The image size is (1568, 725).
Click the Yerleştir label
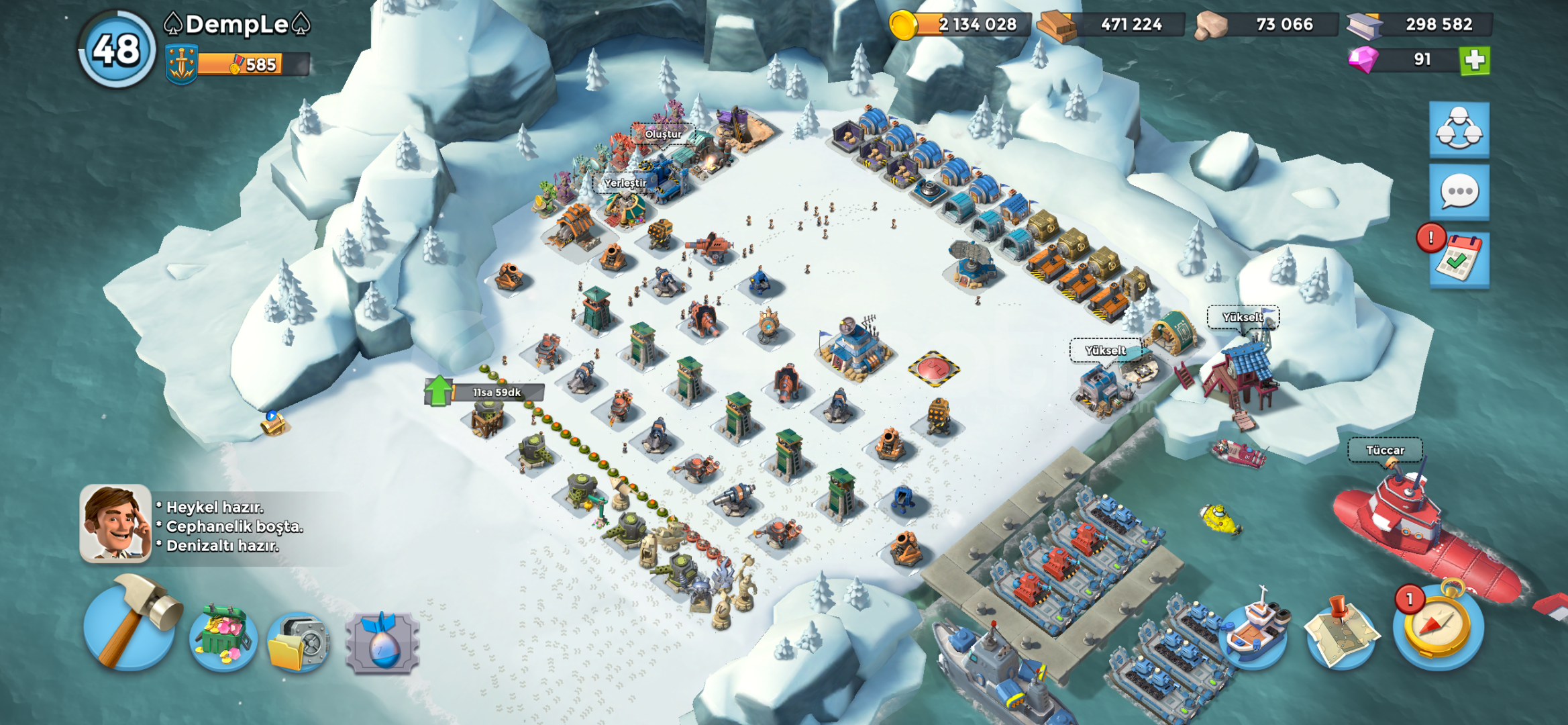click(x=625, y=183)
